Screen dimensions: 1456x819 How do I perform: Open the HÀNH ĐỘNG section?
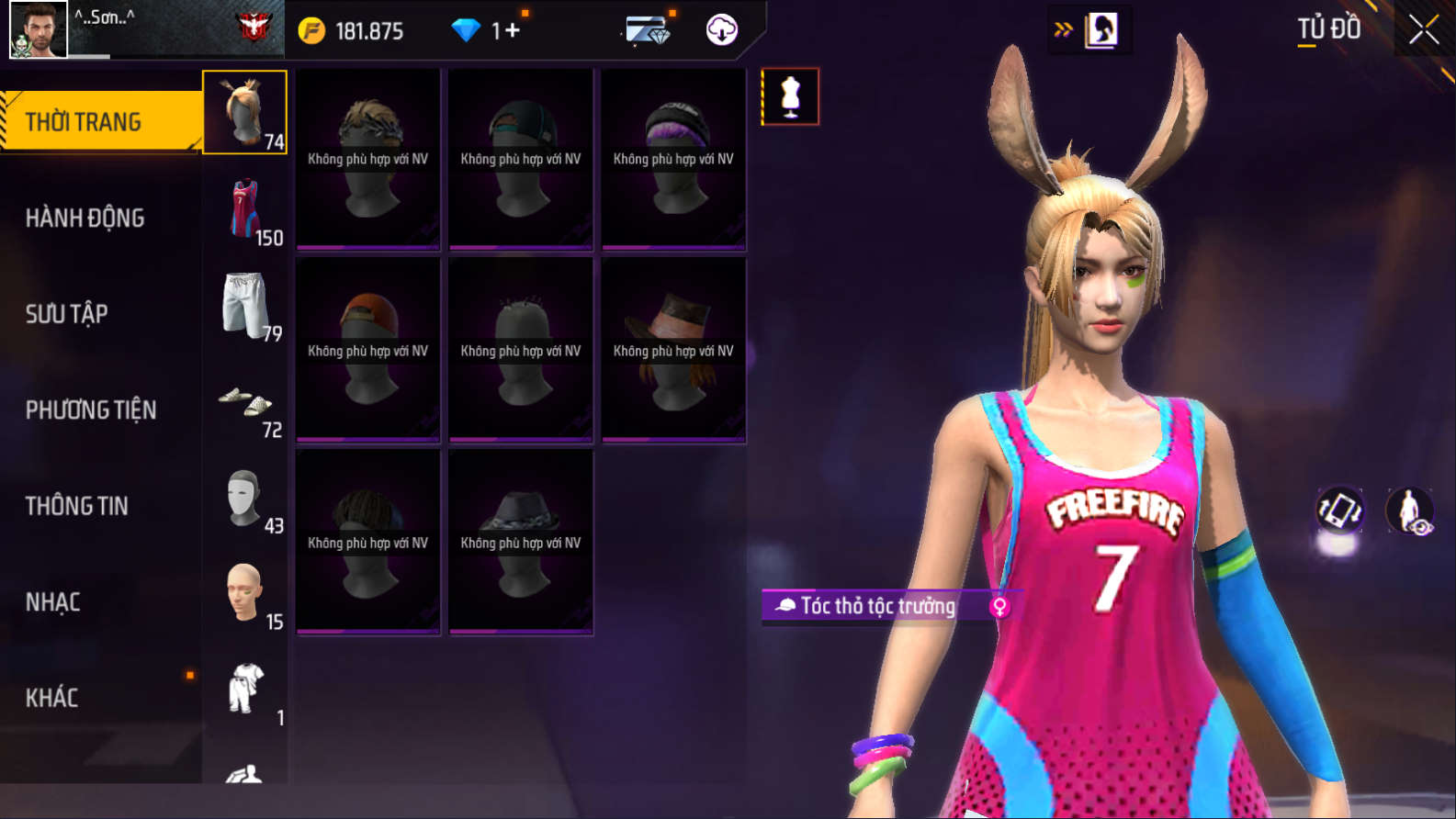click(x=85, y=218)
